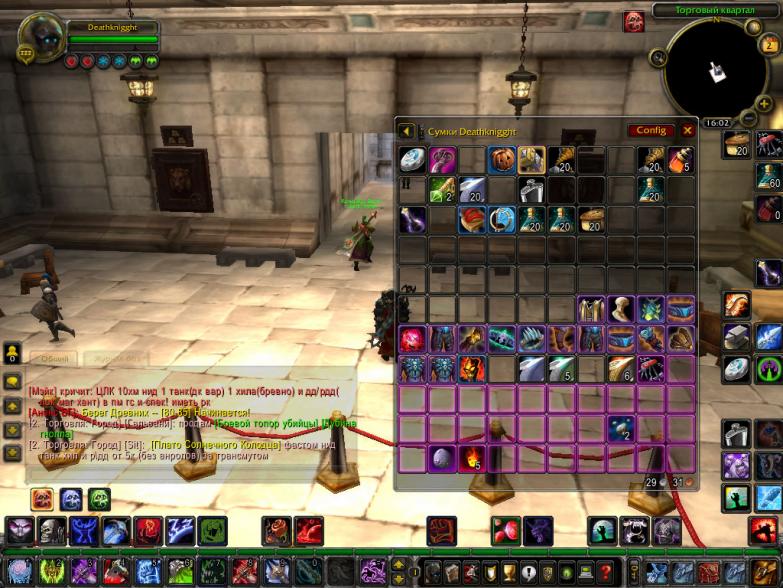This screenshot has height=588, width=783.
Task: Click the metal flask item in bags
Action: point(531,189)
